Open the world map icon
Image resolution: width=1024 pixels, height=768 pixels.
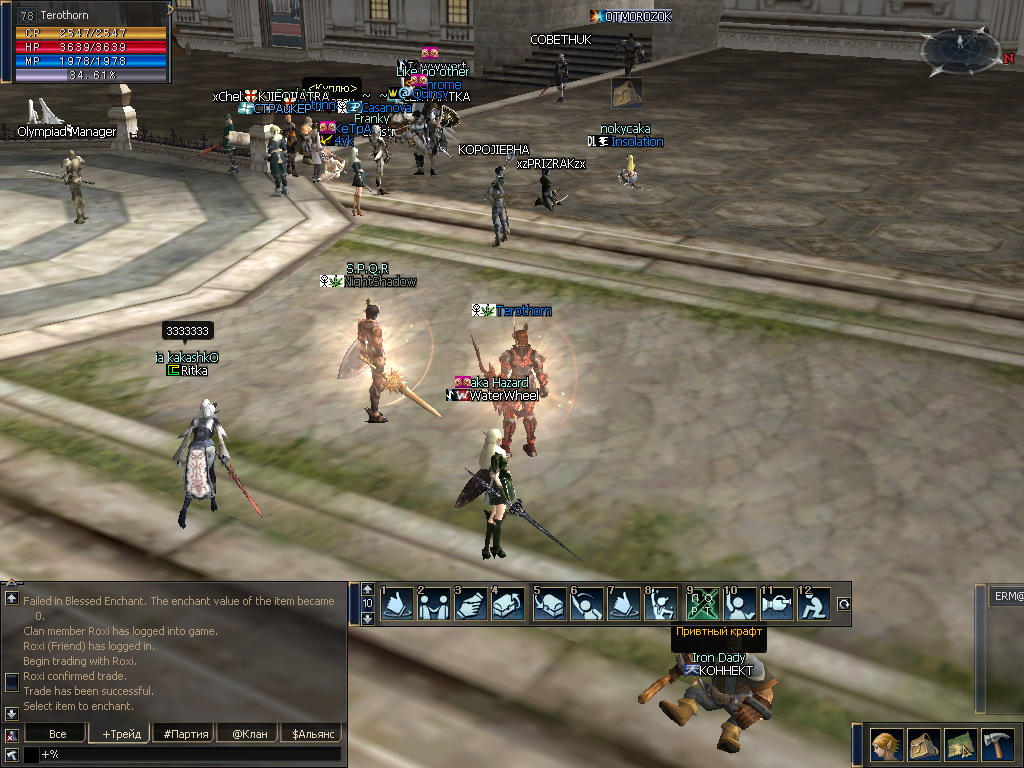click(960, 745)
